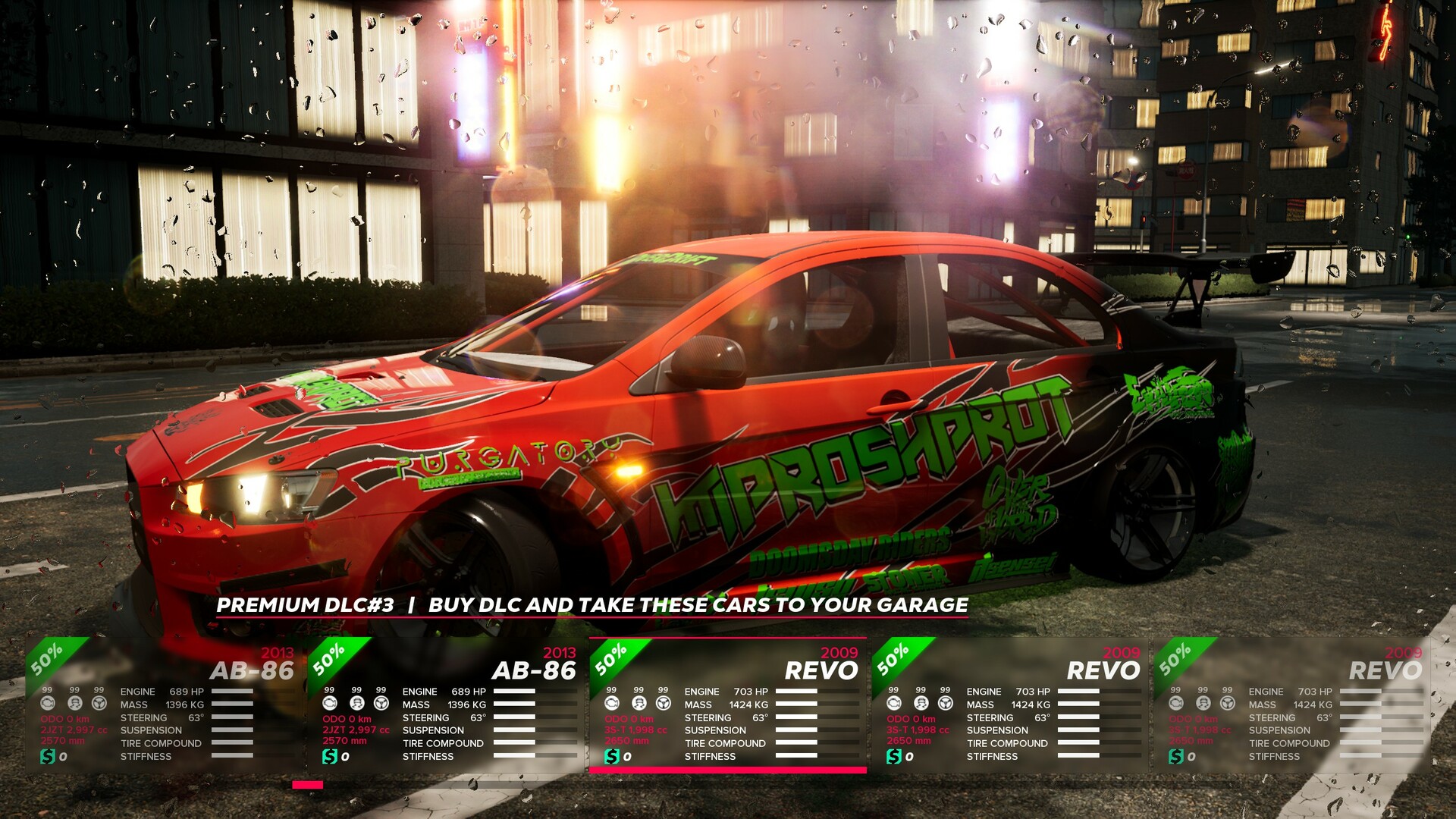This screenshot has height=819, width=1456.
Task: Select the engine icon on the last REVO card
Action: (1175, 703)
